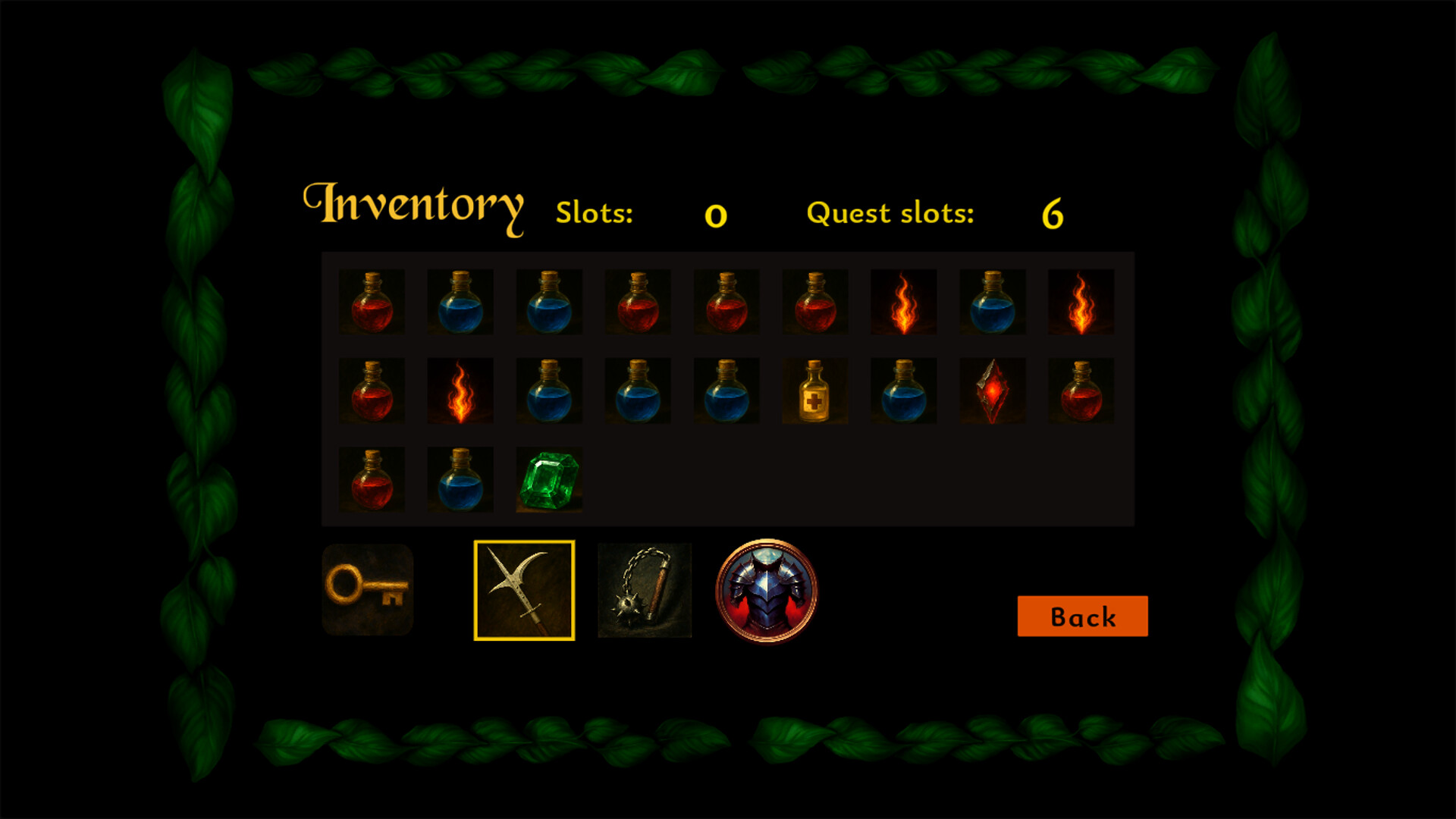Select the blue potion beside the healing flask
This screenshot has width=1456, height=819.
[x=903, y=391]
